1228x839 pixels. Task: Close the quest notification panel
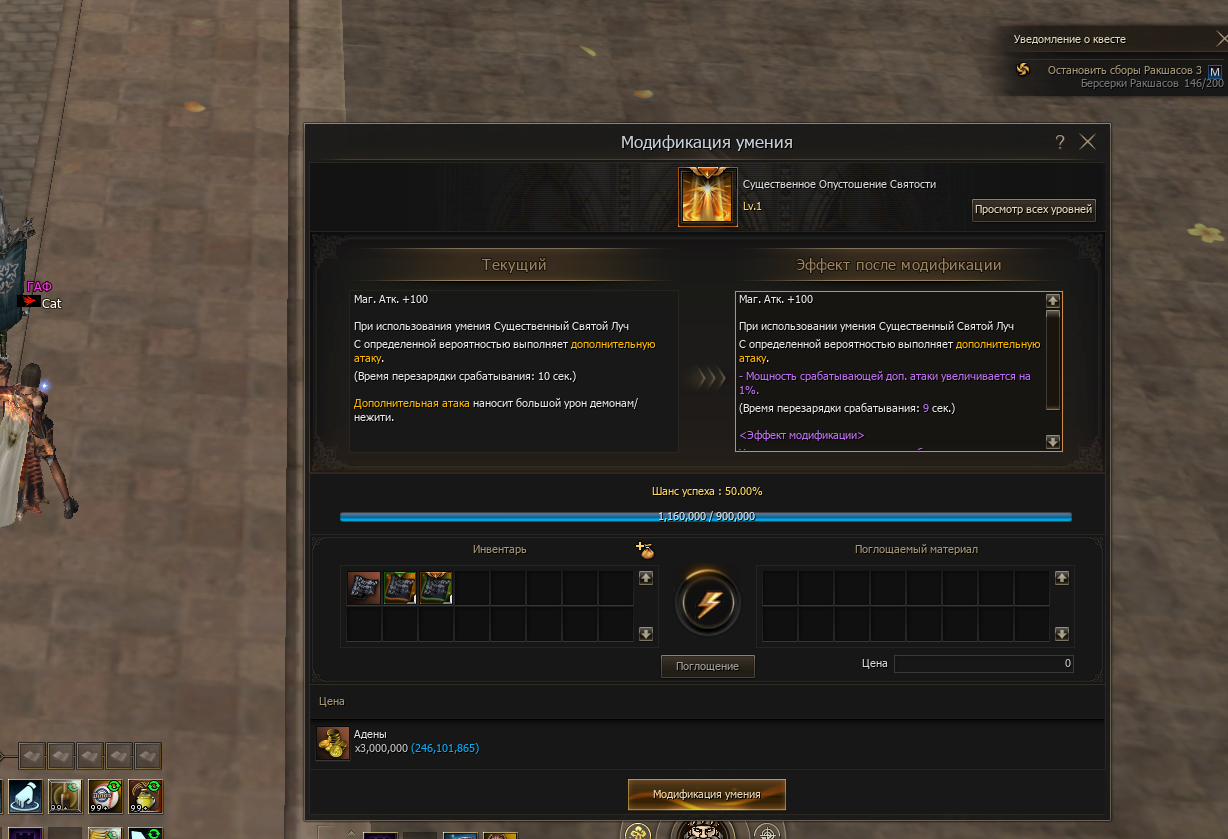[x=1221, y=39]
